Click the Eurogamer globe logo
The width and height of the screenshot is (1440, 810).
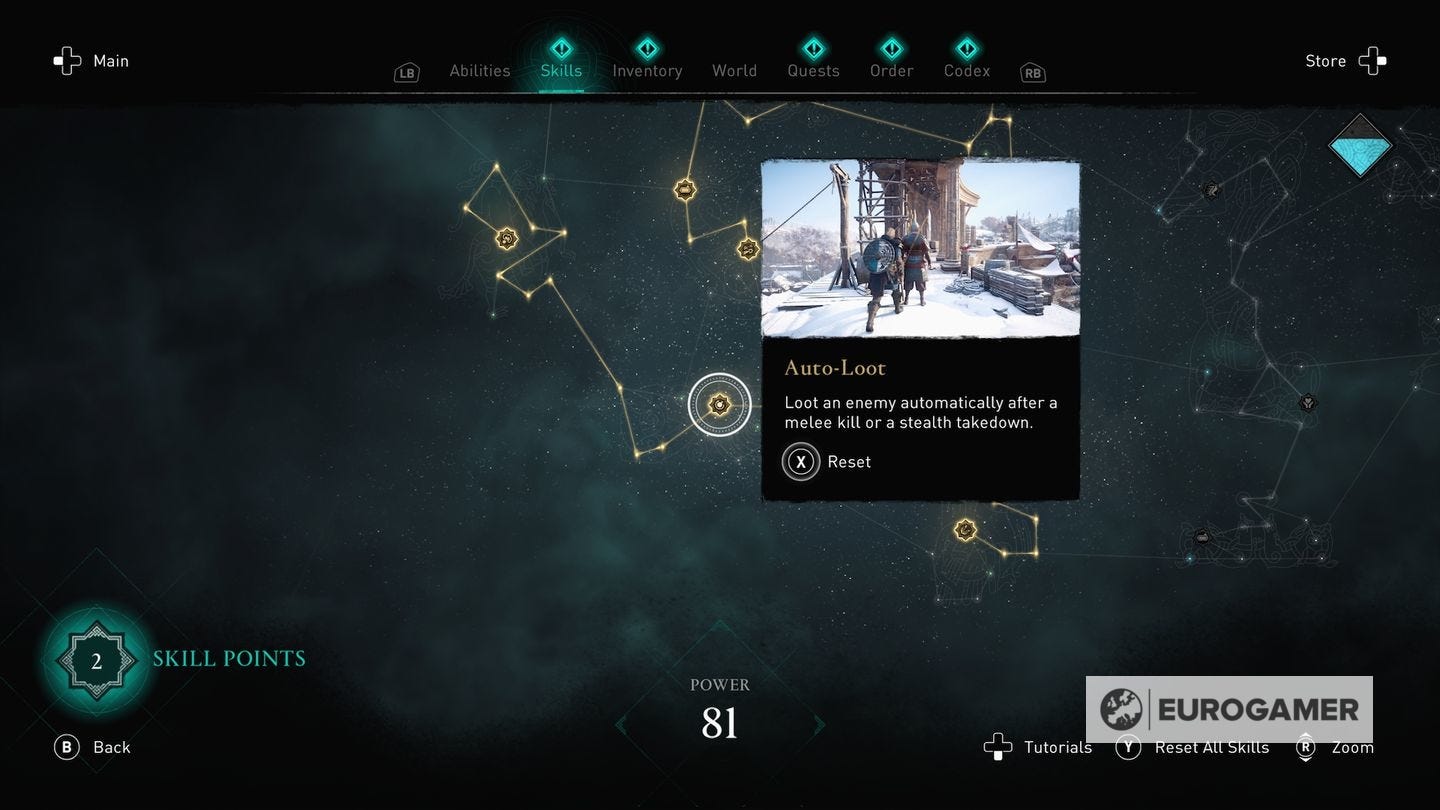[1125, 710]
